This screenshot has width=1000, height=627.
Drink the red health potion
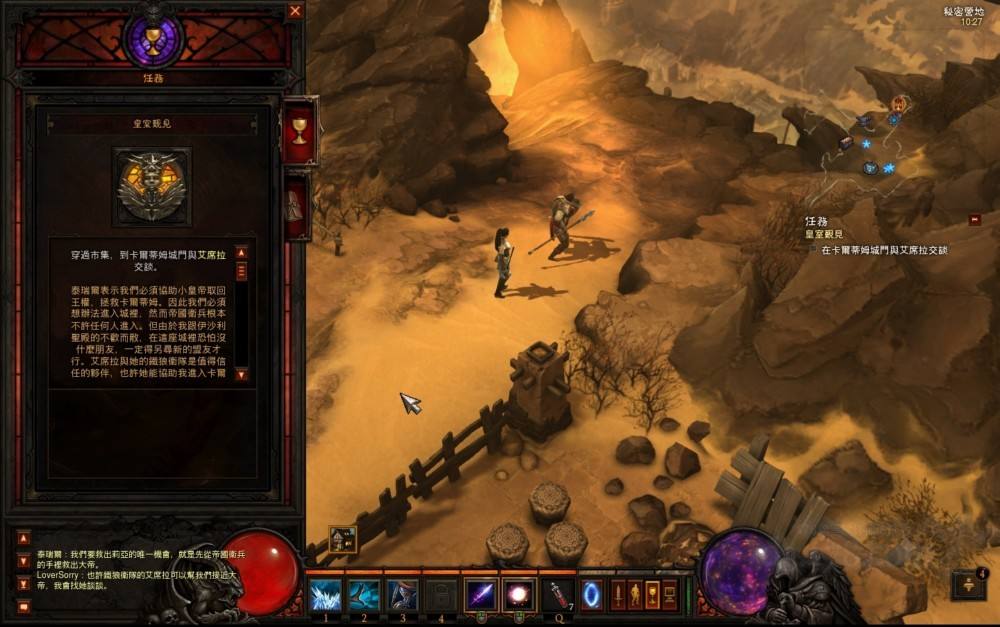(558, 595)
